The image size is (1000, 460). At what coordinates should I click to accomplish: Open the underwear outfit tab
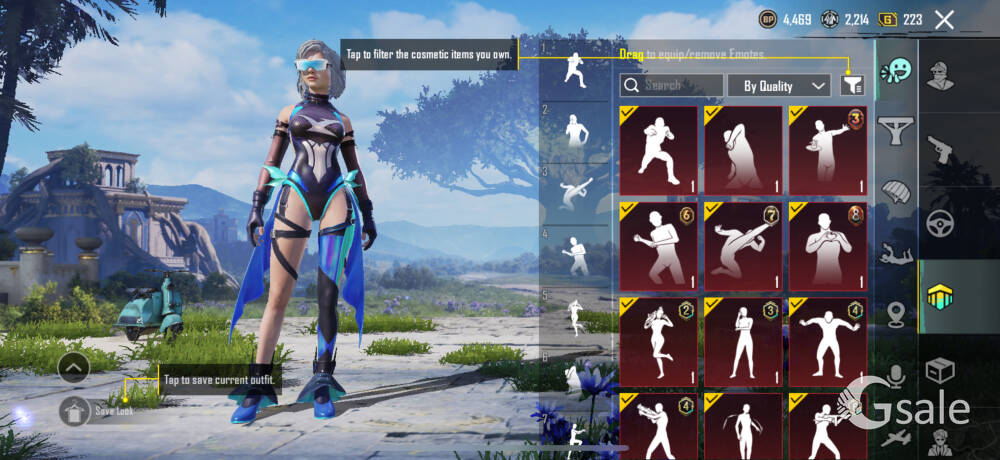[896, 129]
